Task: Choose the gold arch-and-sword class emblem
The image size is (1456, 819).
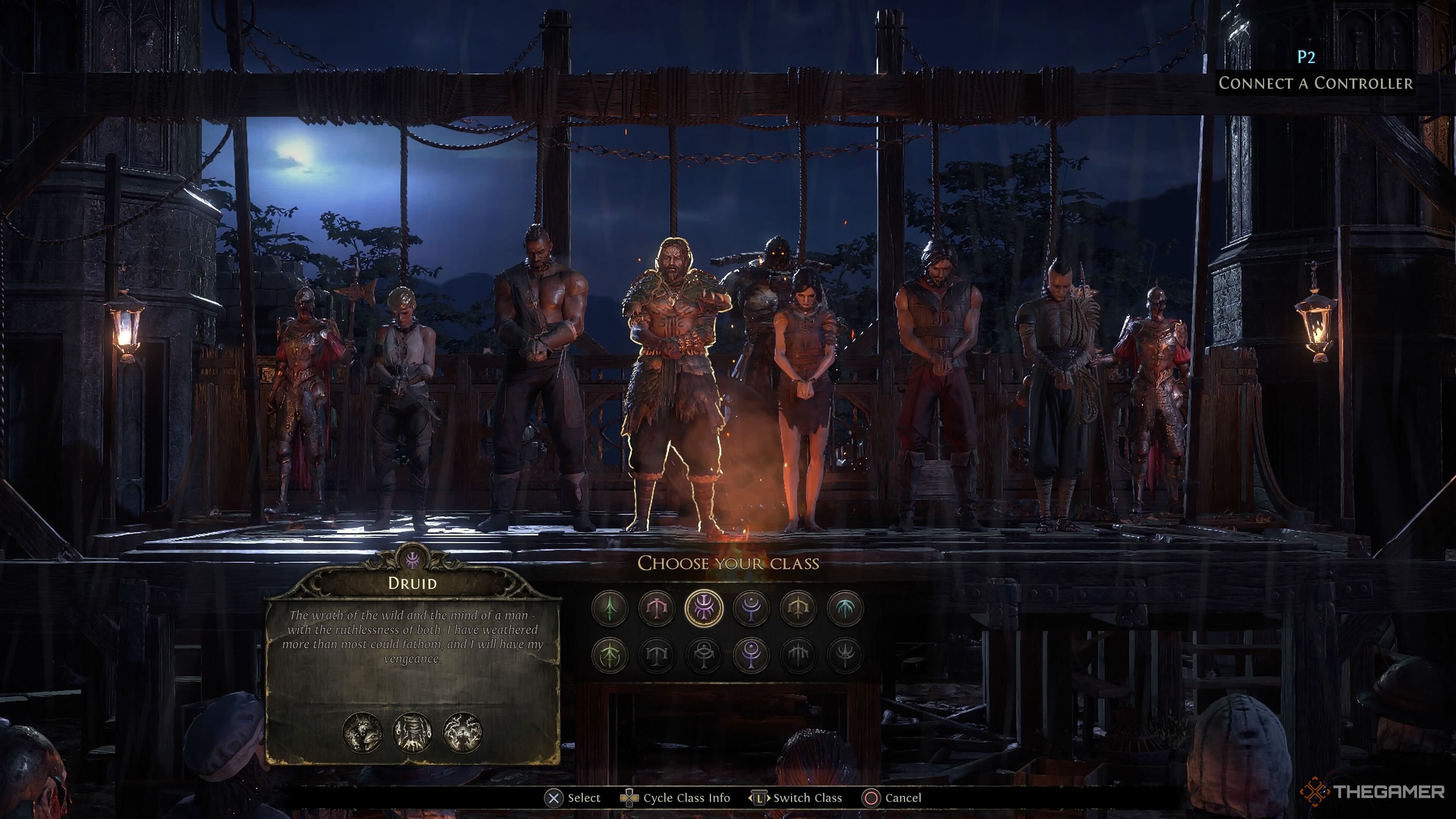Action: (798, 608)
